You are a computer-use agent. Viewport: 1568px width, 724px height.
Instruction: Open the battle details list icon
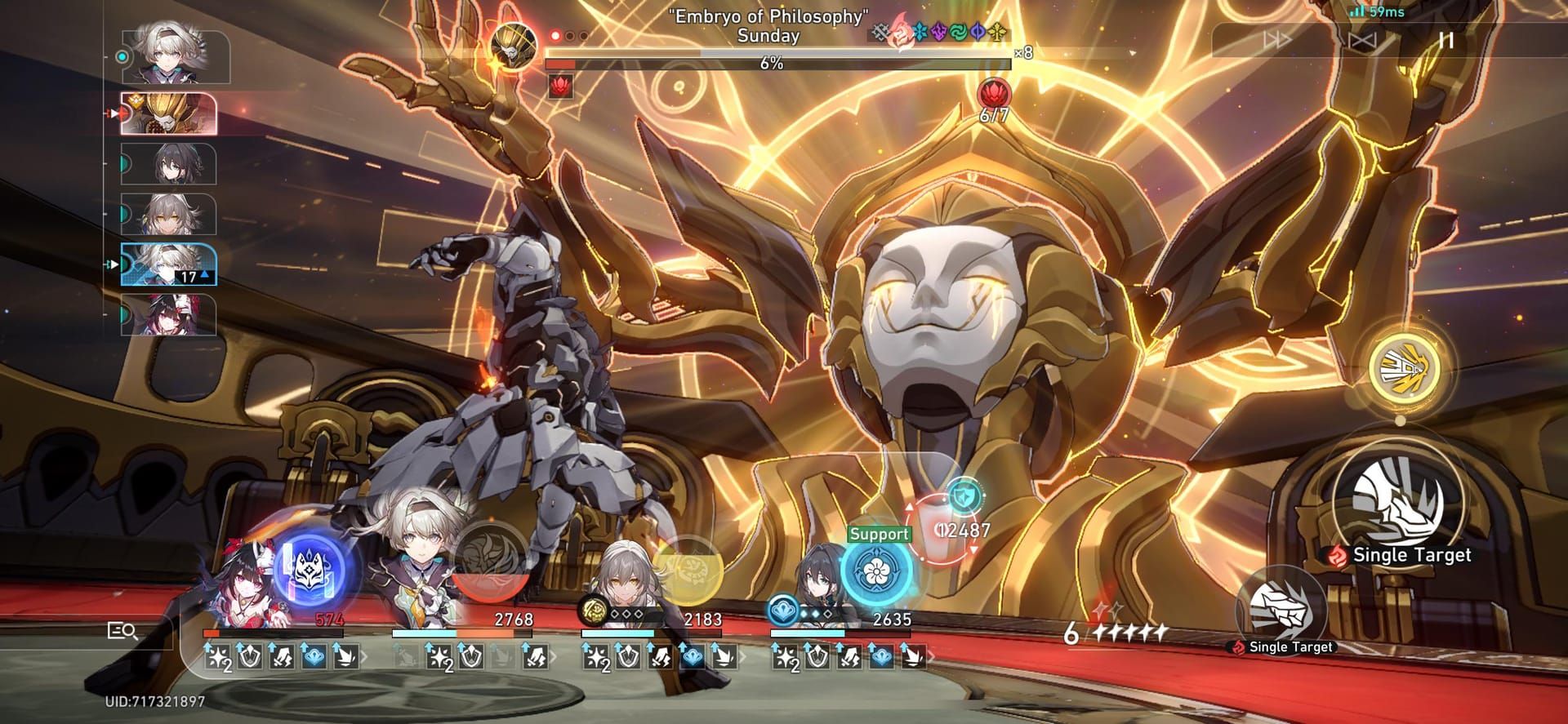122,631
